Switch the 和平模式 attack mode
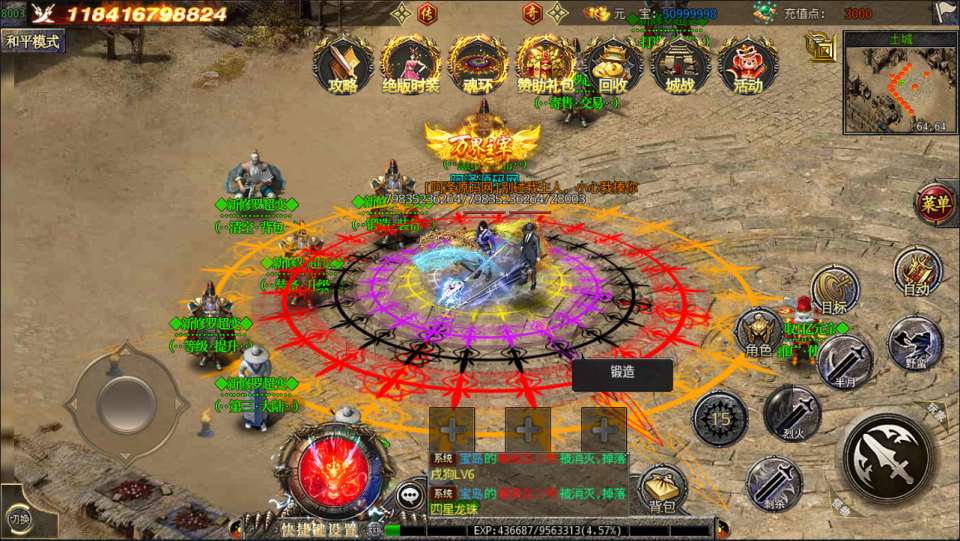Image resolution: width=960 pixels, height=541 pixels. [x=33, y=41]
